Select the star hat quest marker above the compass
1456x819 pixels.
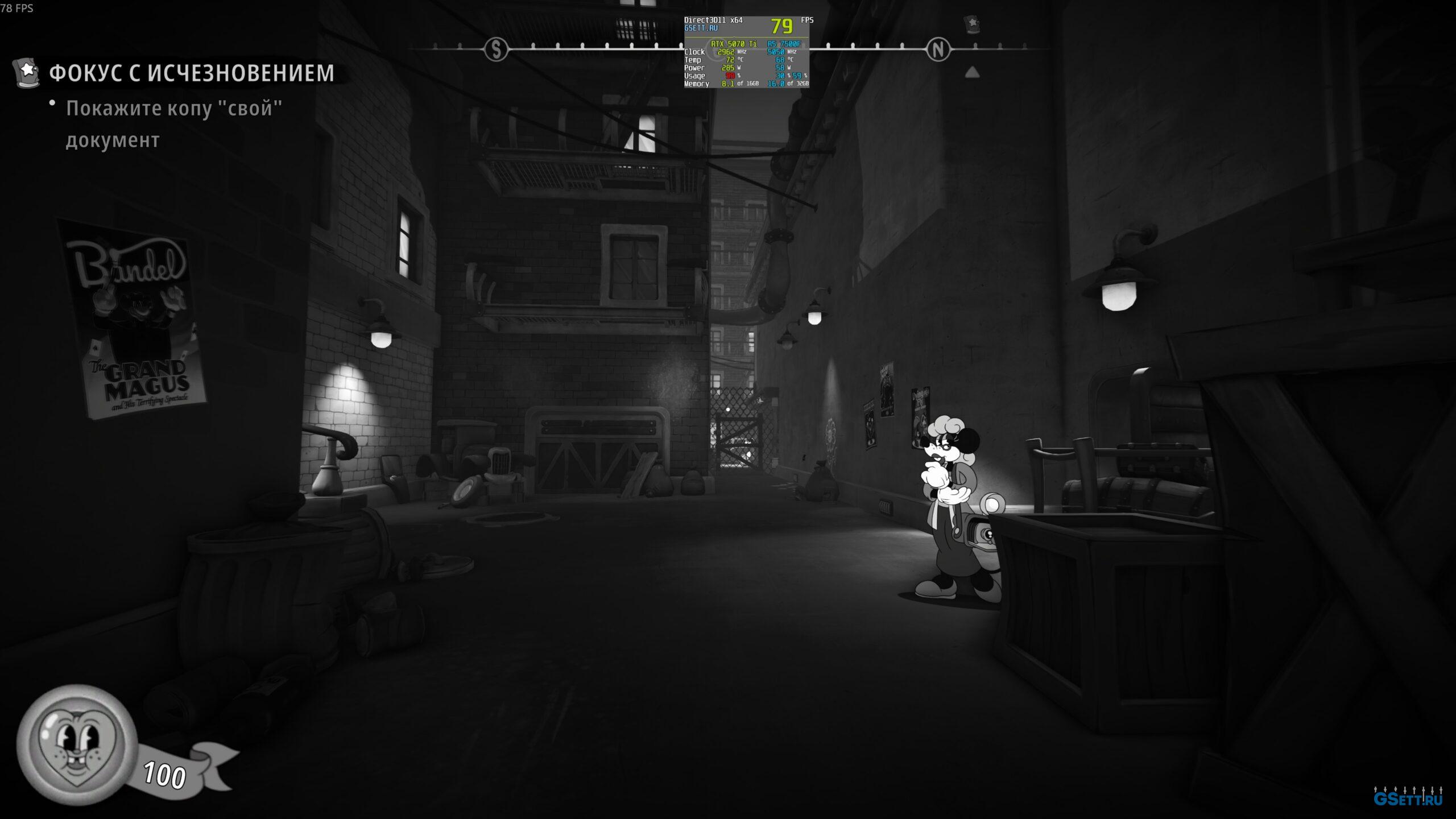tap(972, 24)
